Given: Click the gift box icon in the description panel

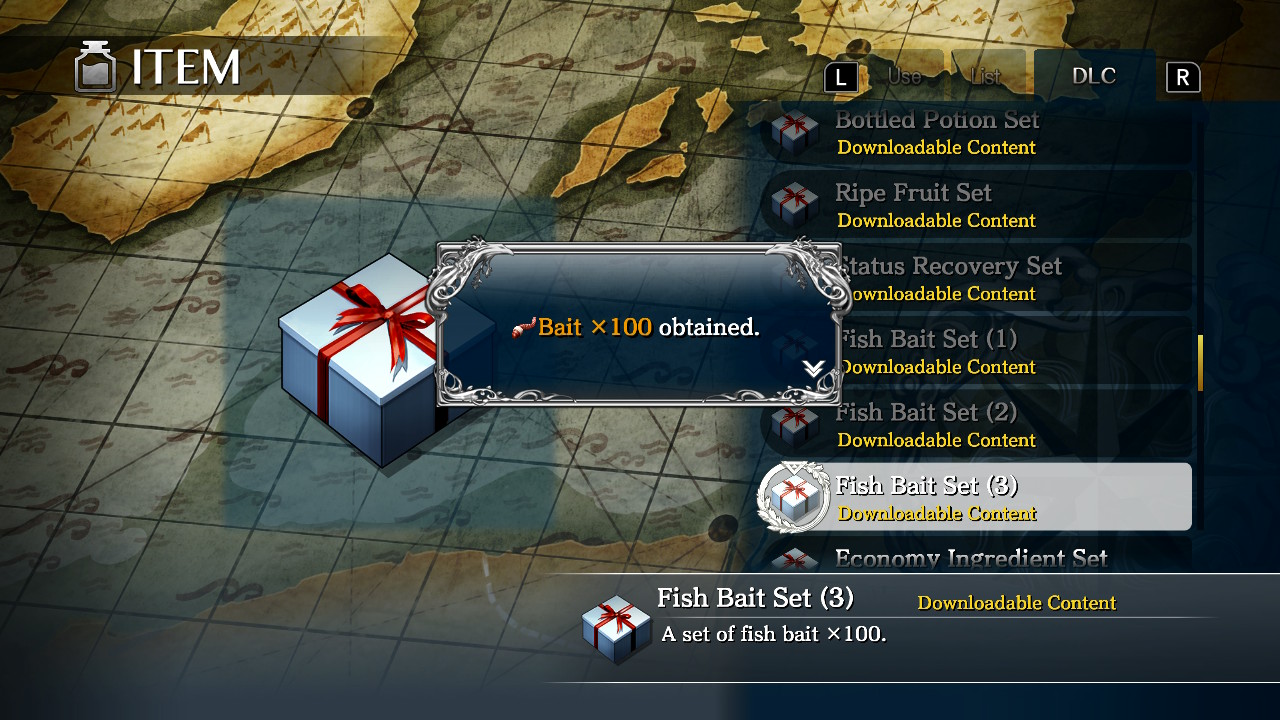Looking at the screenshot, I should pos(616,626).
